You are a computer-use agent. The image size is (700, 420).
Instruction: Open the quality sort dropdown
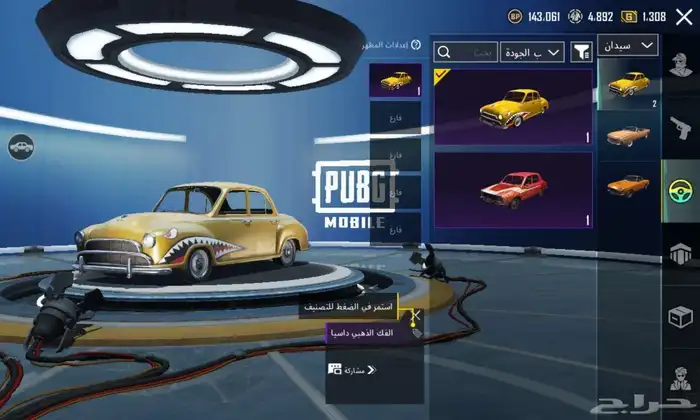(533, 52)
